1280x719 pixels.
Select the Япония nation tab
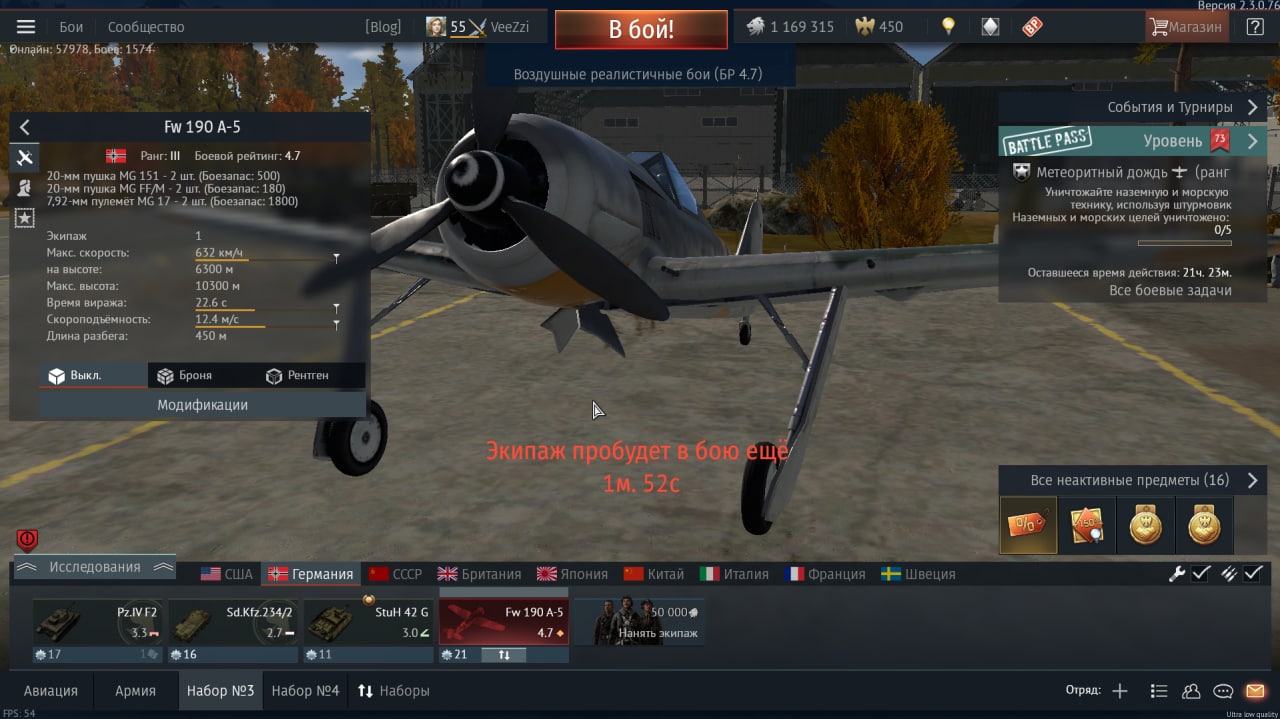tap(573, 574)
